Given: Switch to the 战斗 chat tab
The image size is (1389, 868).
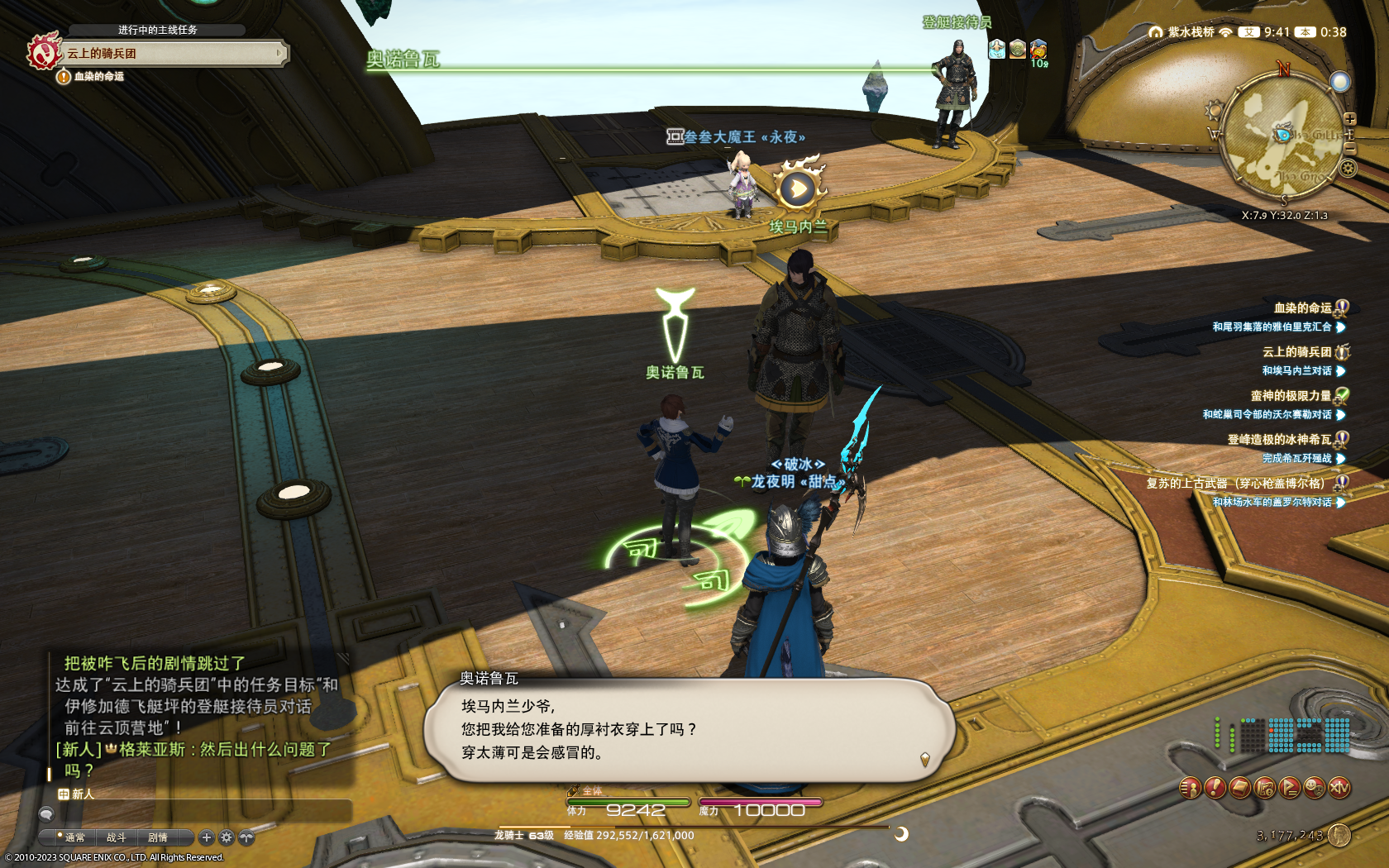Looking at the screenshot, I should (x=116, y=837).
